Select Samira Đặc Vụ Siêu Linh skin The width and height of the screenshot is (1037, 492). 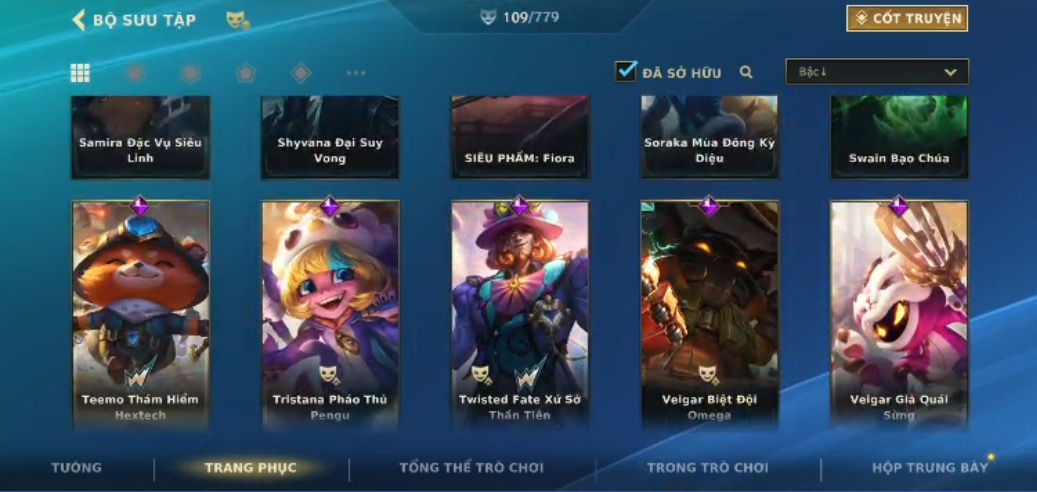coord(140,138)
